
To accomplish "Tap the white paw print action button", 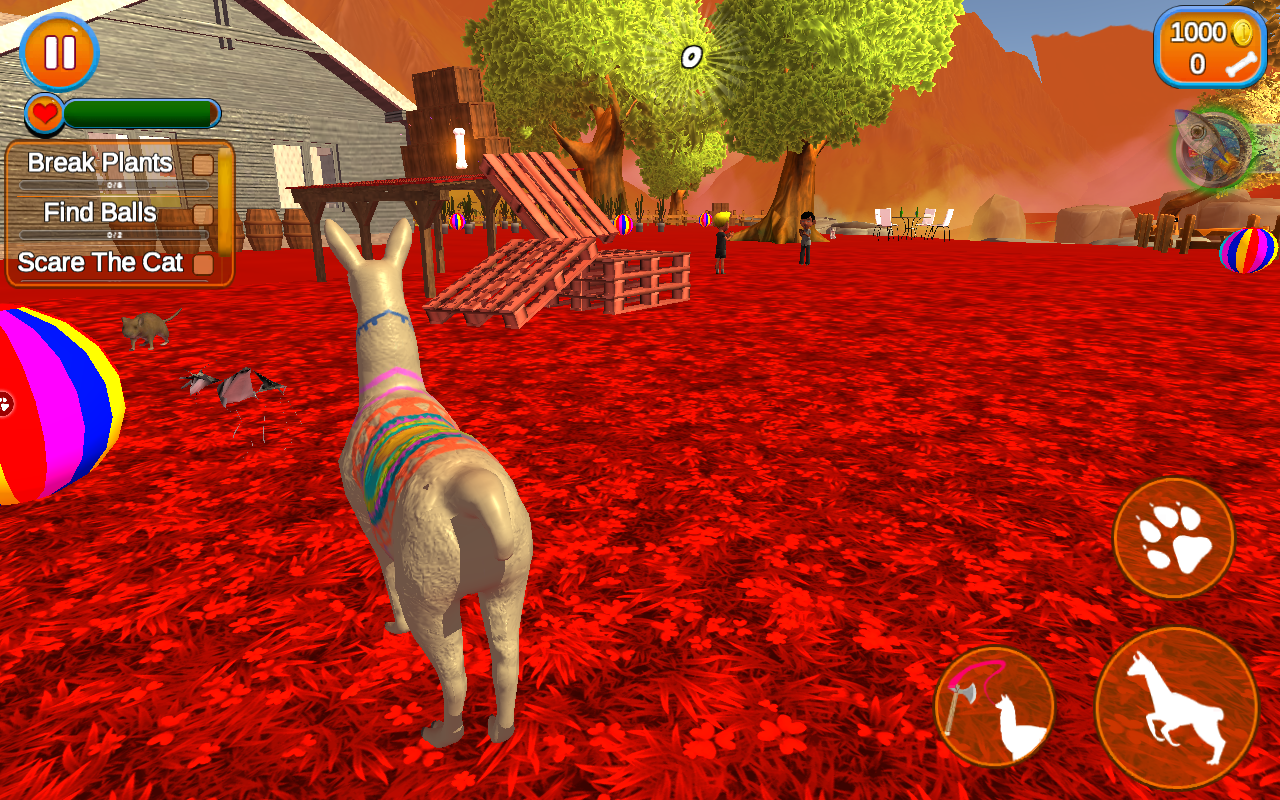I will (1172, 537).
